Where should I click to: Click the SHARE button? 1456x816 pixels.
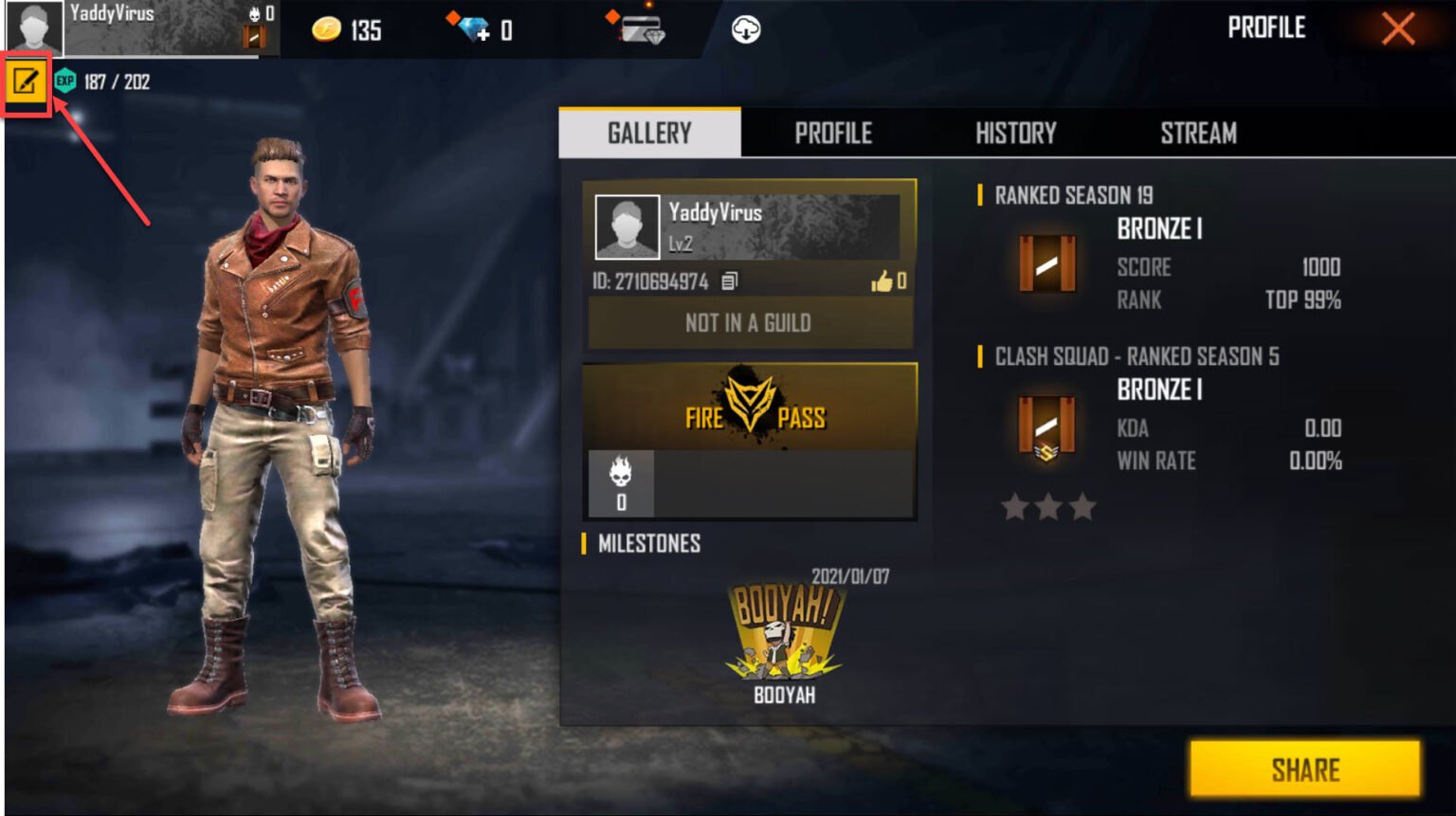click(x=1304, y=770)
